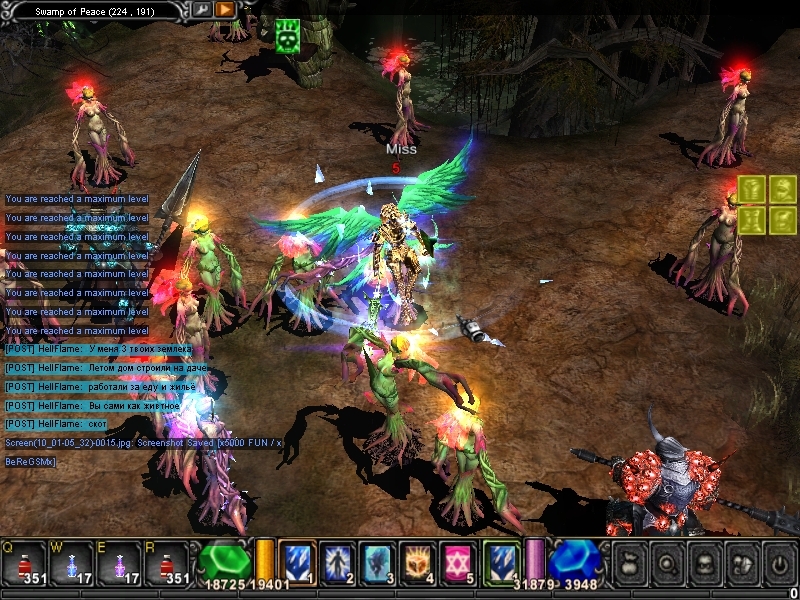This screenshot has height=600, width=800.
Task: Click the orange play arrow button
Action: pyautogui.click(x=226, y=9)
